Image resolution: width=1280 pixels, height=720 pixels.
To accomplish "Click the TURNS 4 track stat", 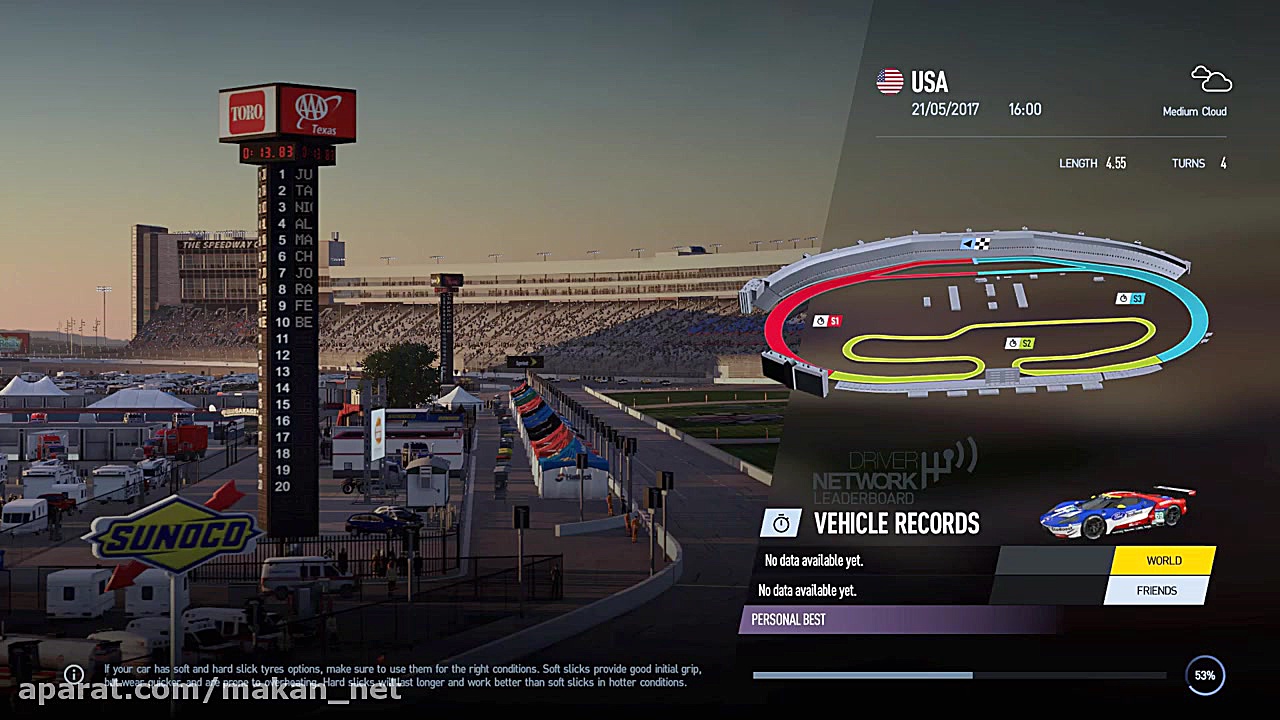I will click(x=1203, y=162).
